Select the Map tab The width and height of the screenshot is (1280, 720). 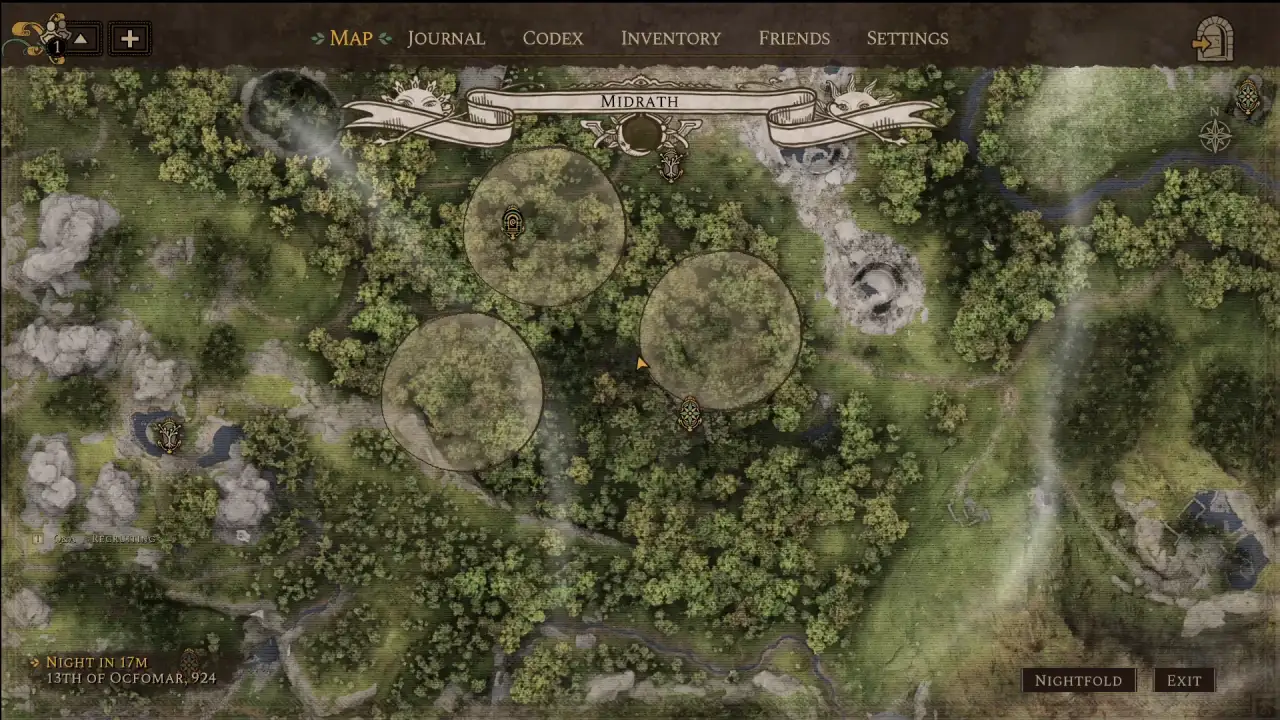pyautogui.click(x=350, y=38)
